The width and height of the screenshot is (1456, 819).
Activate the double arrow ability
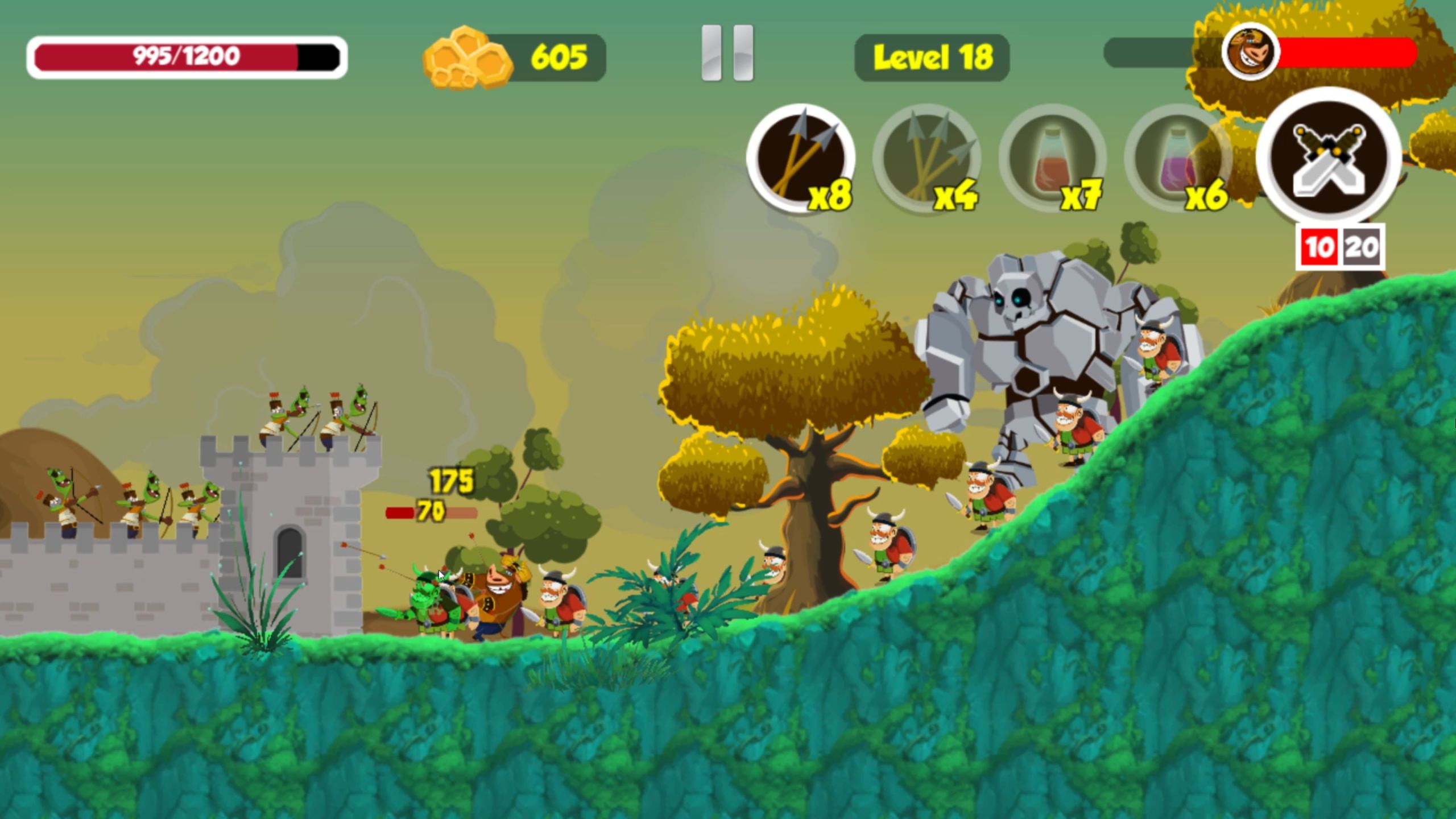point(801,158)
